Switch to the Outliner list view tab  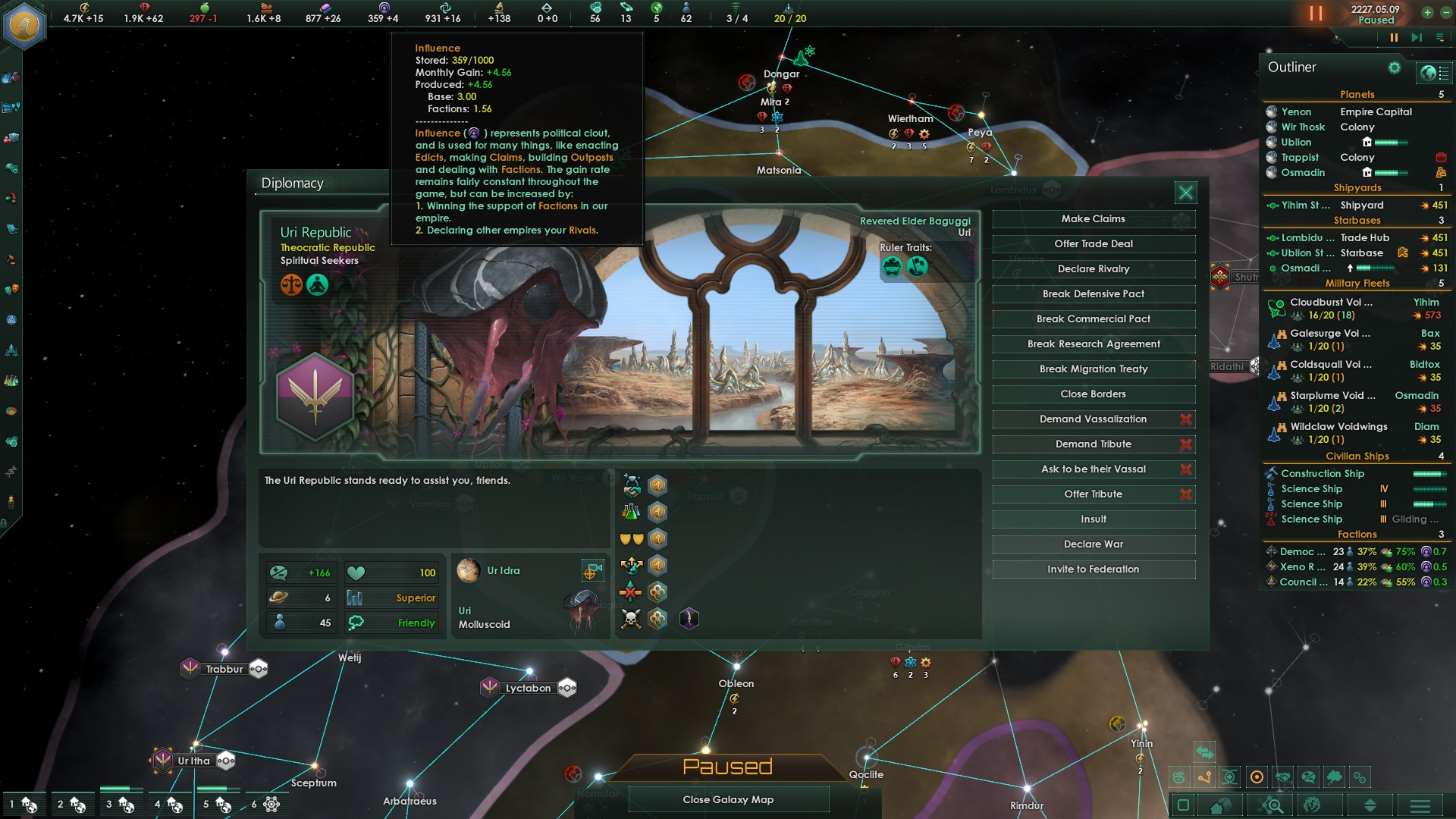point(1443,71)
